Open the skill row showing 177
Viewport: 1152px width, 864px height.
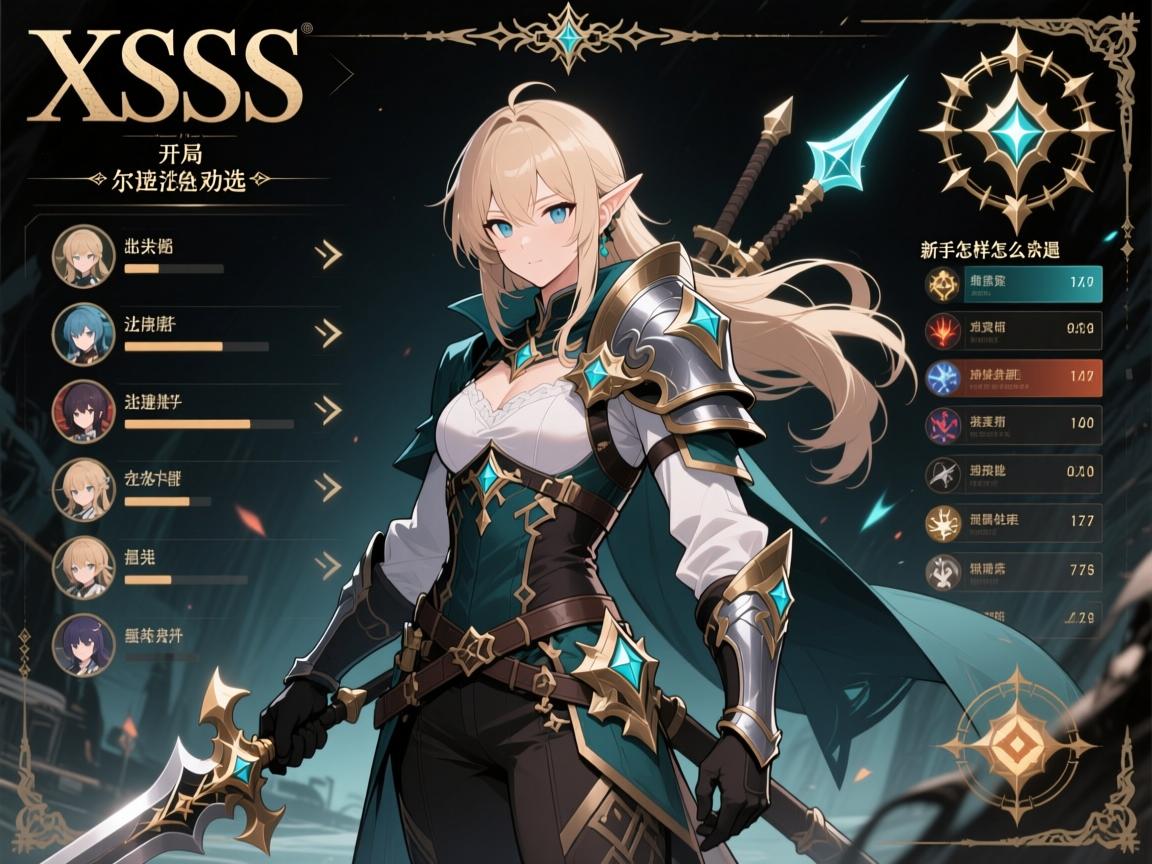tap(1013, 520)
